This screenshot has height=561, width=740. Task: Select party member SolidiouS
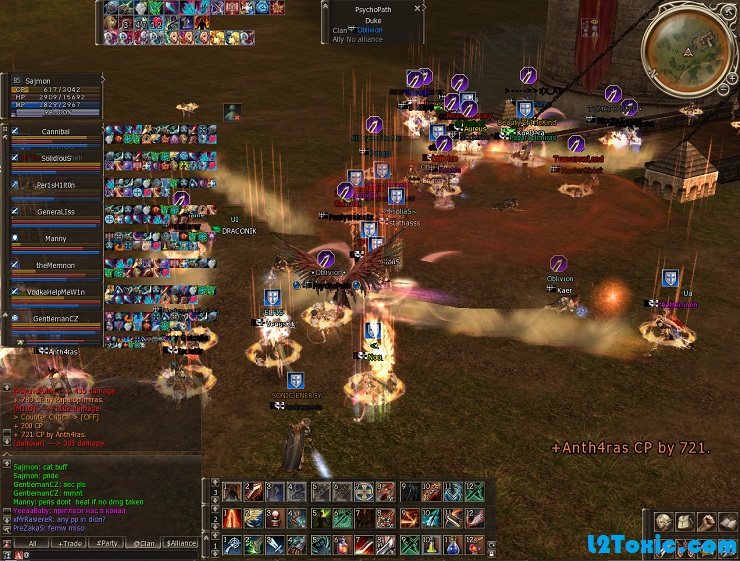click(x=56, y=159)
